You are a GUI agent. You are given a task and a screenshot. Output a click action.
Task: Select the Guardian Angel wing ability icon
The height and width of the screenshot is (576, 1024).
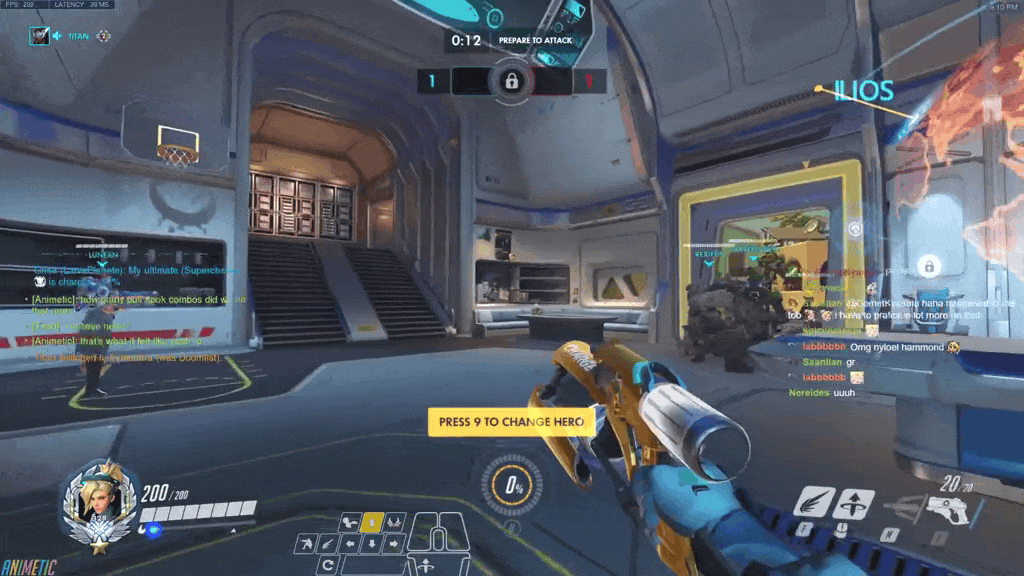click(813, 501)
